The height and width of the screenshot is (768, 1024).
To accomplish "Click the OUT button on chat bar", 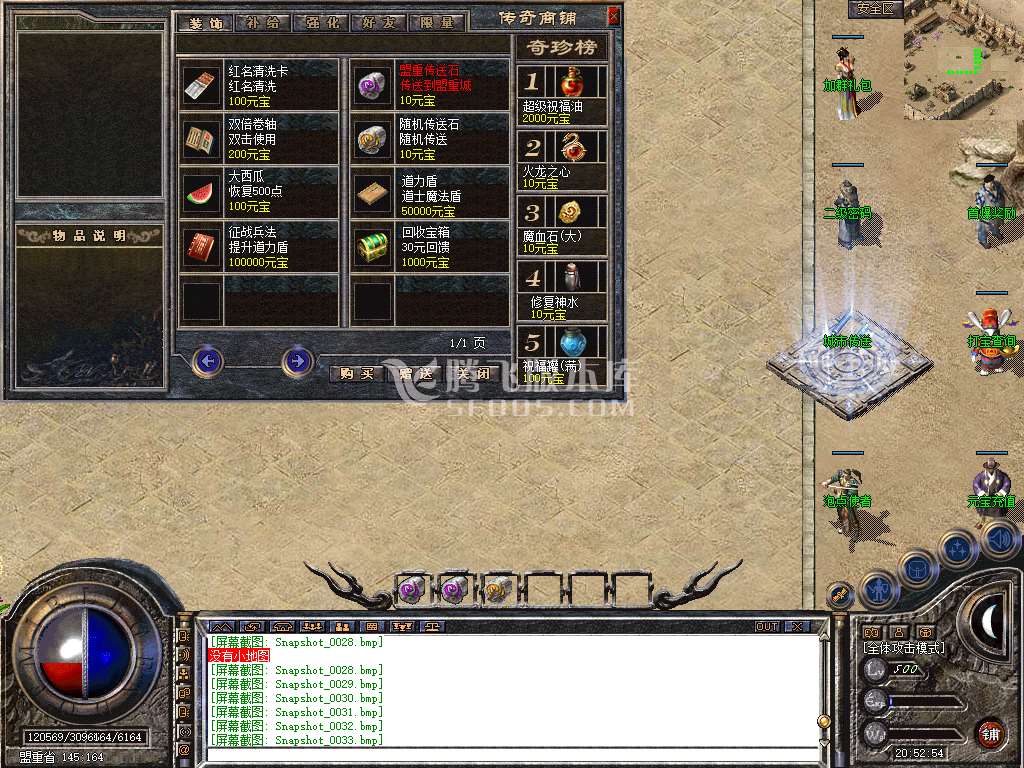I will (x=766, y=627).
